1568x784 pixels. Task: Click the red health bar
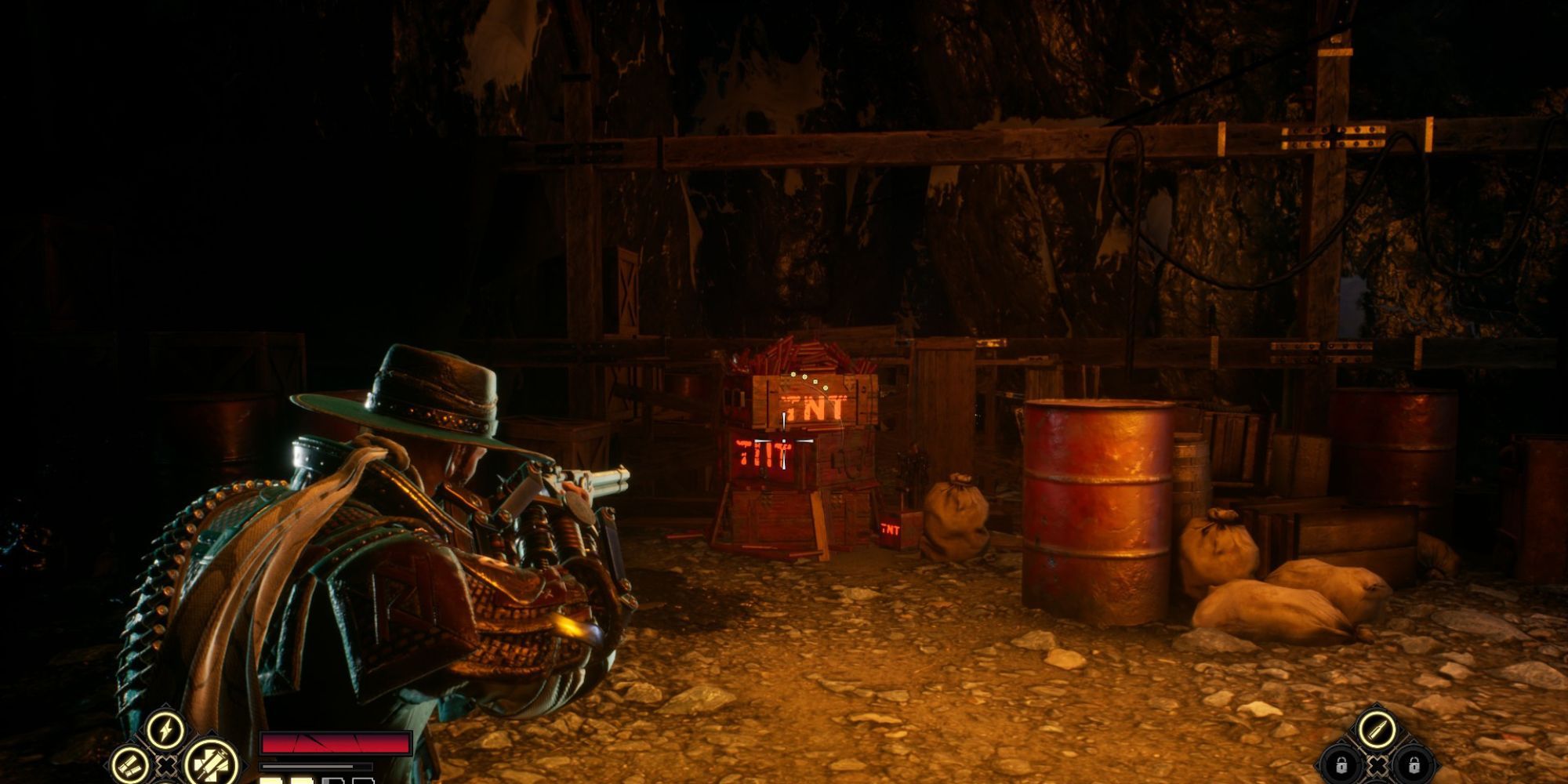coord(337,745)
